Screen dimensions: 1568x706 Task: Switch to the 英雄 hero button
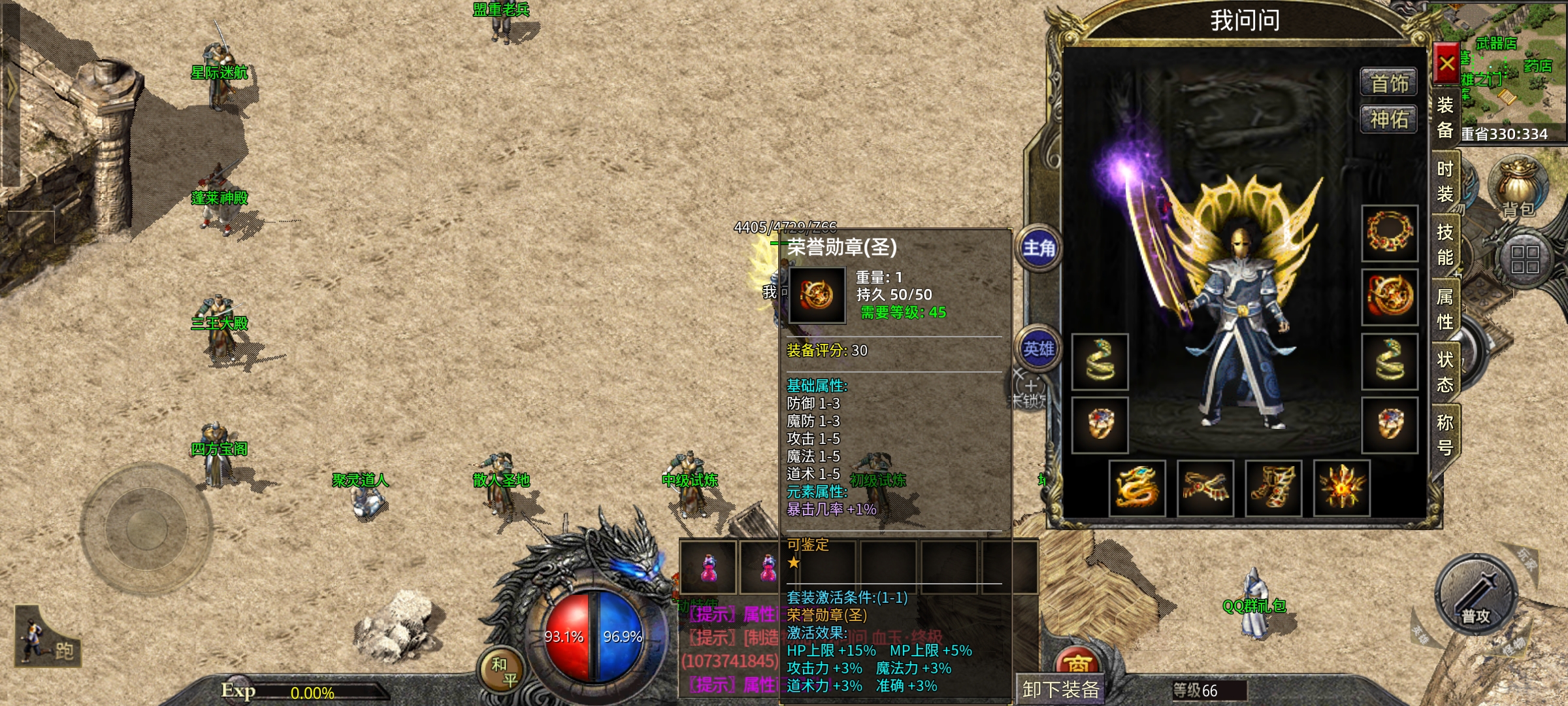point(1039,349)
